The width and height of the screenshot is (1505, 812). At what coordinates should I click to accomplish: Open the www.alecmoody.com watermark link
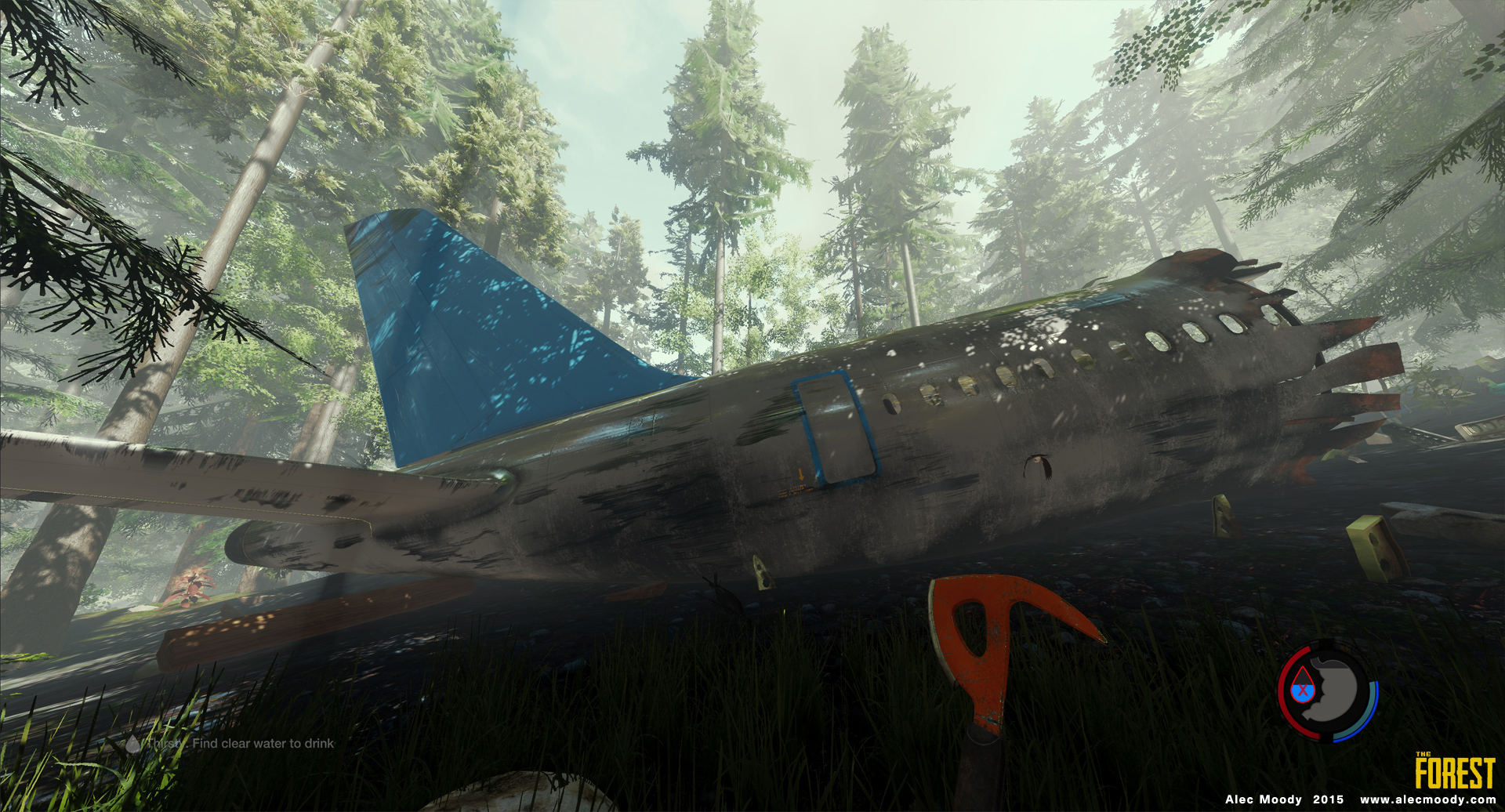pyautogui.click(x=1427, y=799)
